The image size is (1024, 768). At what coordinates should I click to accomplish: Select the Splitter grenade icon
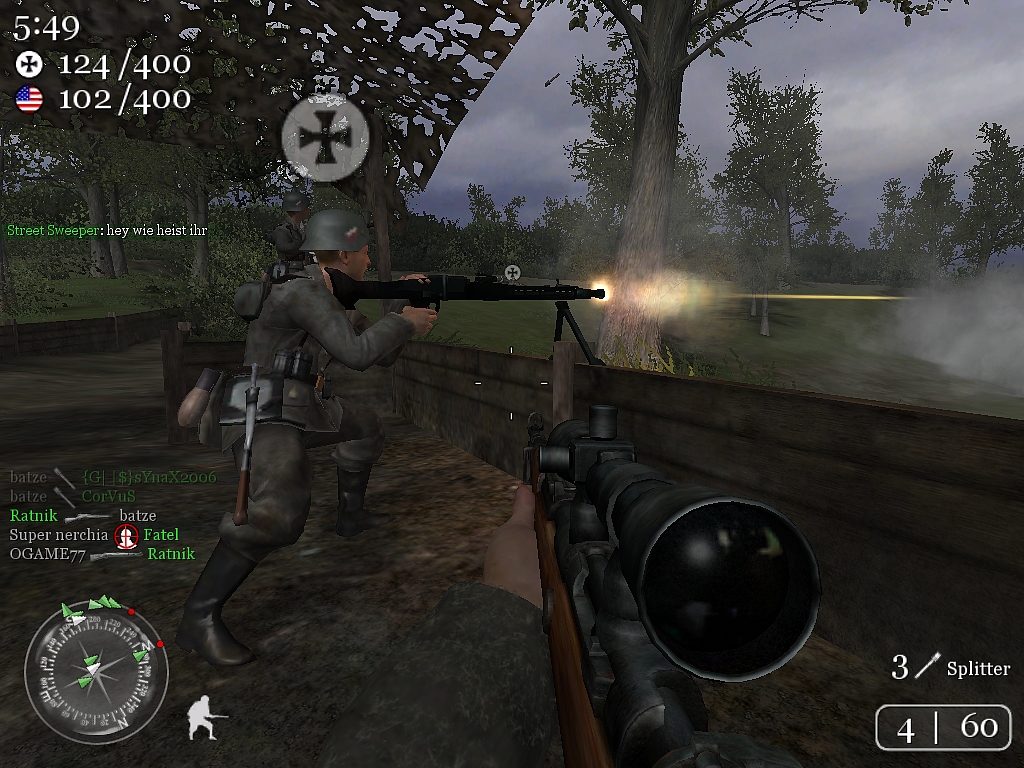click(x=932, y=664)
